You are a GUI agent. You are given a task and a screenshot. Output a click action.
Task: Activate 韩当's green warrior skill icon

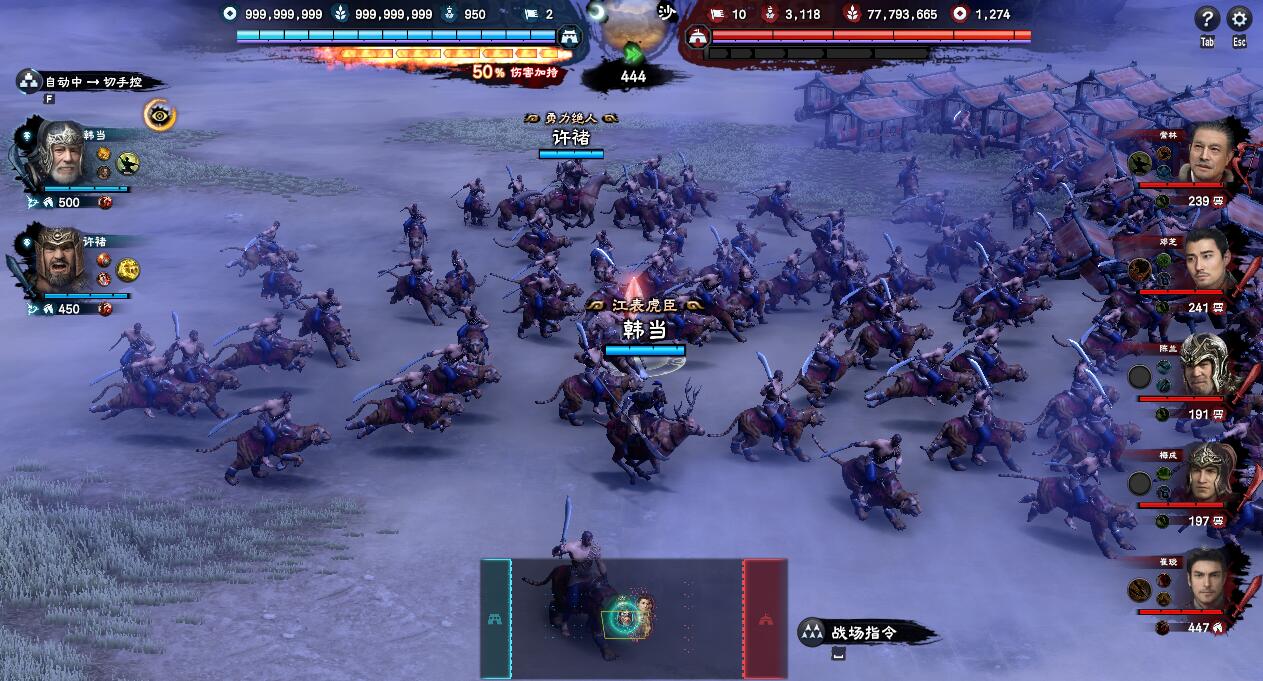(128, 163)
